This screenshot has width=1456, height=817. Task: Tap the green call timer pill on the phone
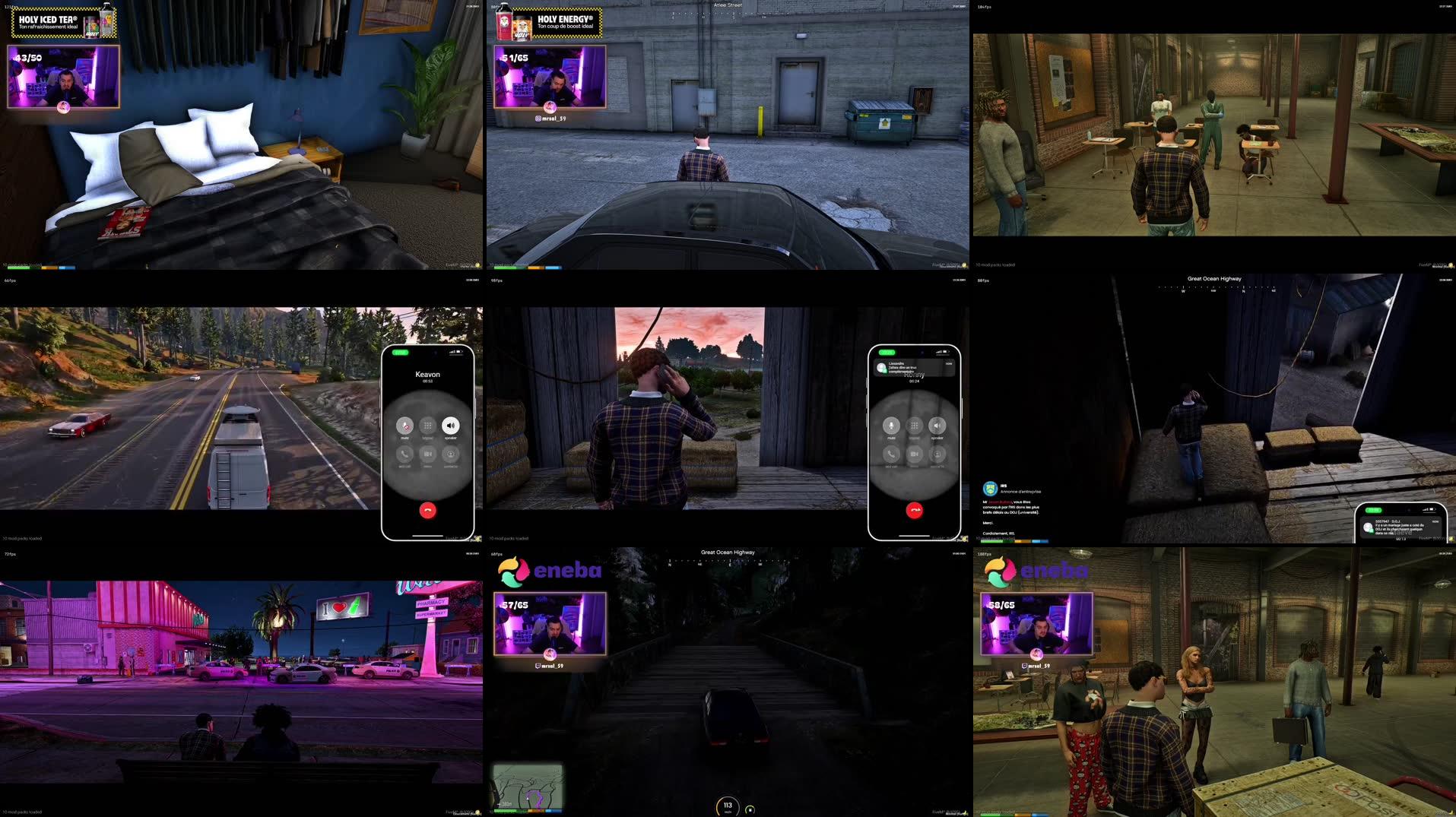pyautogui.click(x=400, y=353)
